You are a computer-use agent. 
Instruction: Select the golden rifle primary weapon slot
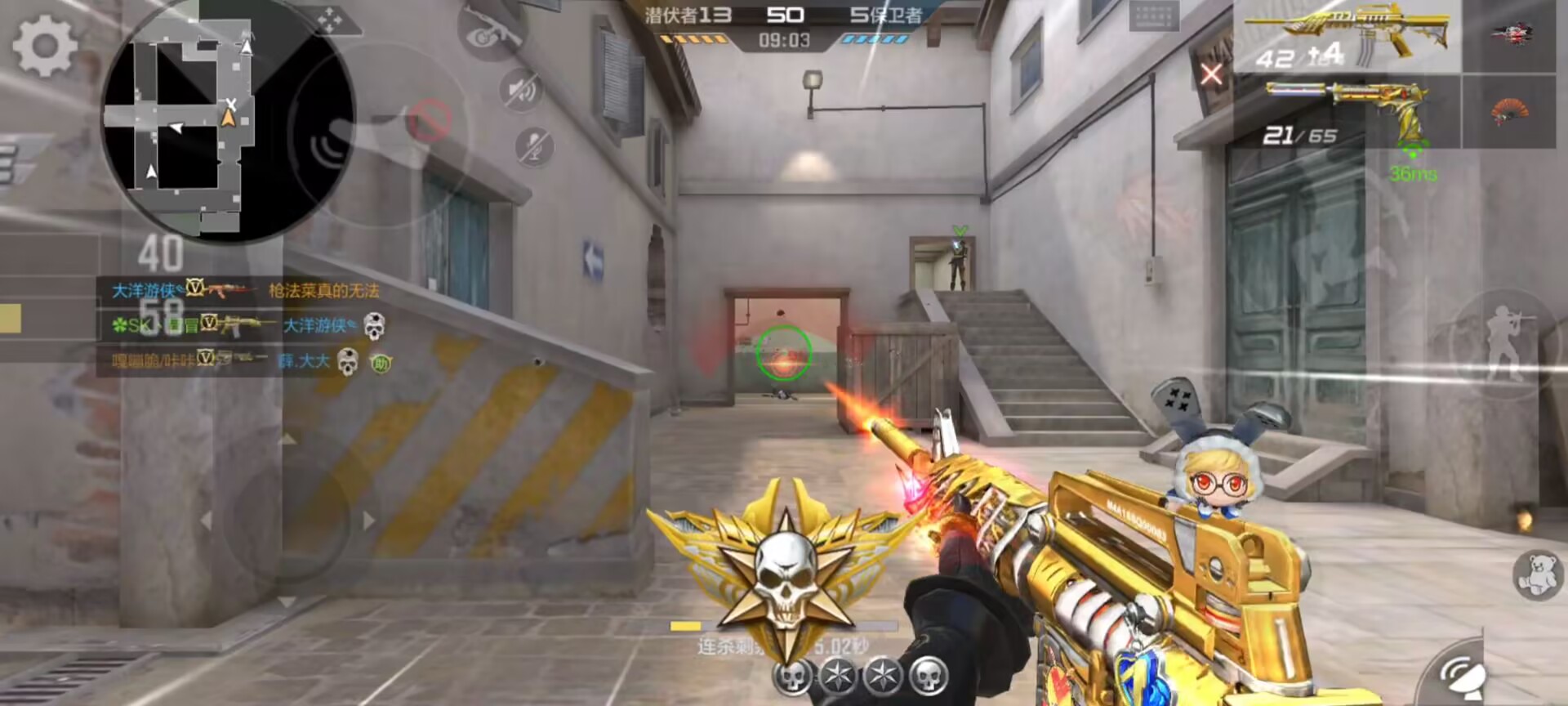coord(1347,37)
